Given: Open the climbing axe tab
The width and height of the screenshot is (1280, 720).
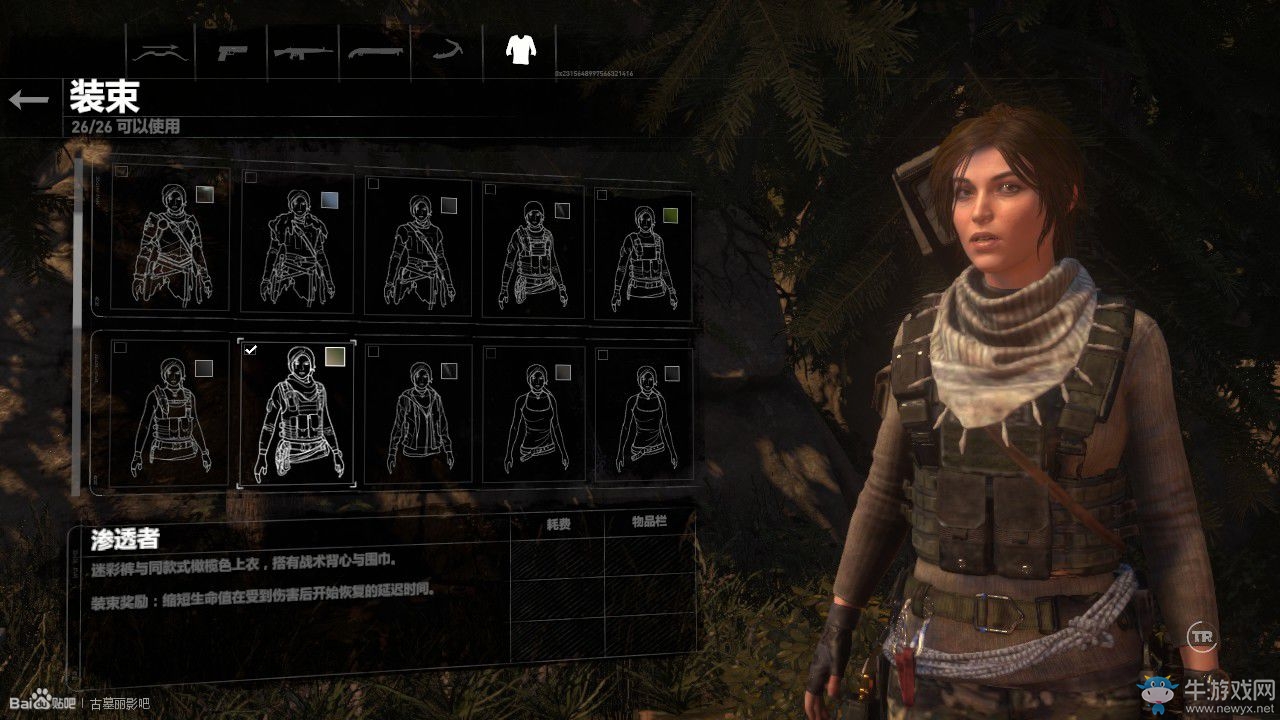Looking at the screenshot, I should click(447, 50).
